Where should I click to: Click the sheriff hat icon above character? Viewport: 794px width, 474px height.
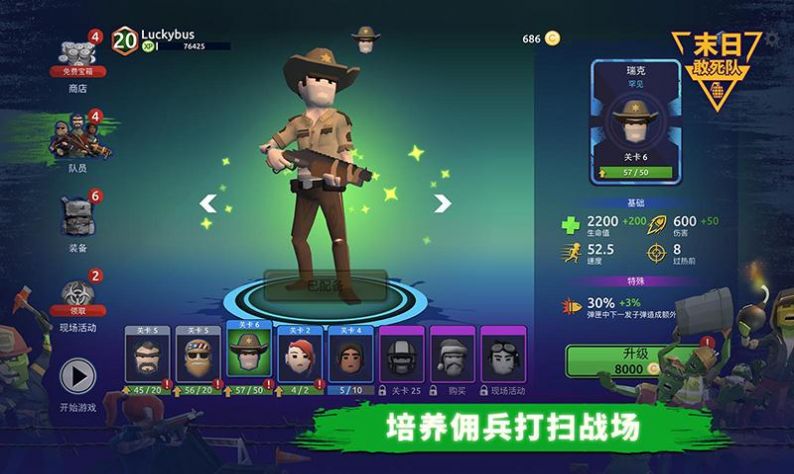pyautogui.click(x=366, y=39)
